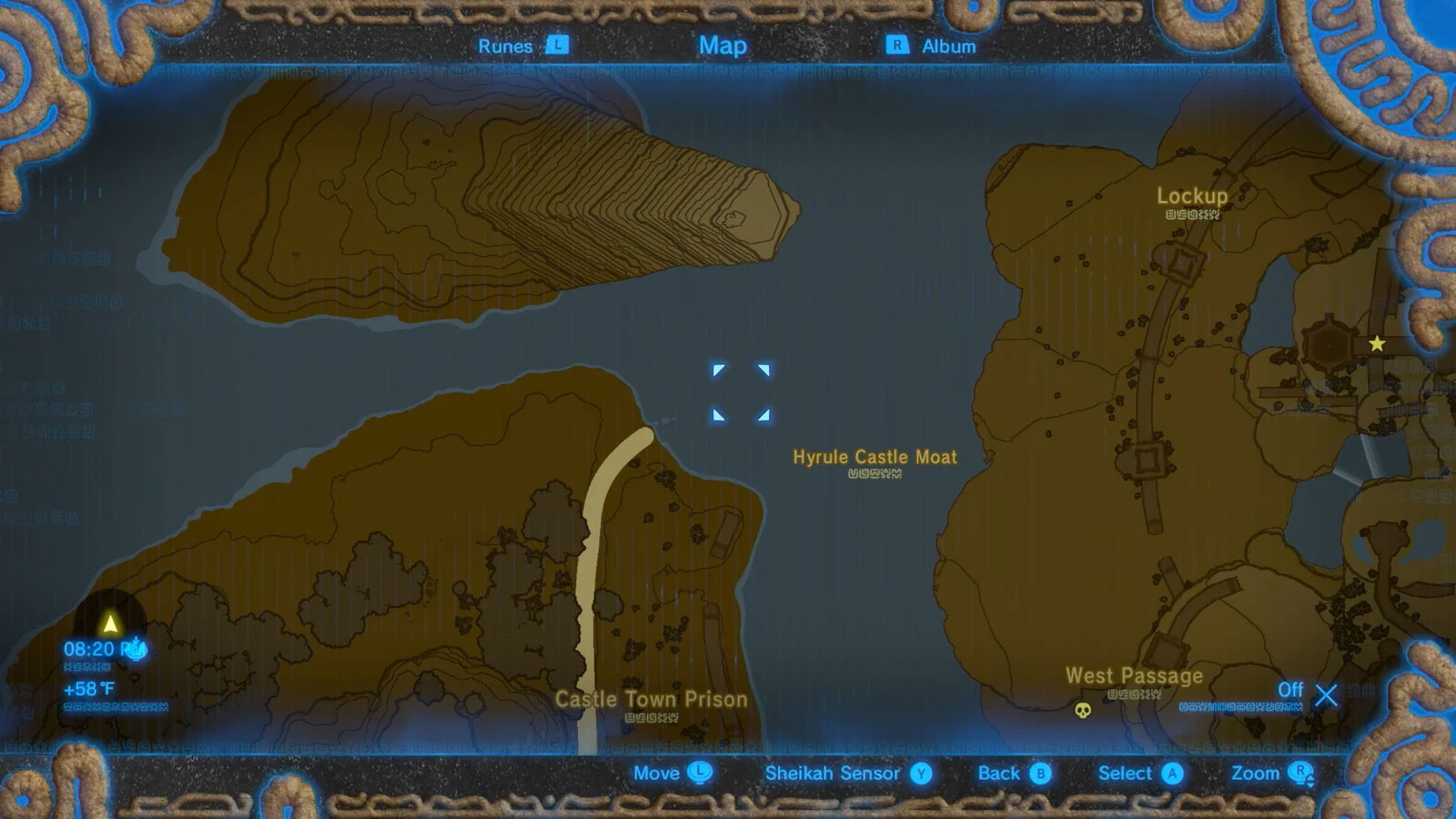The height and width of the screenshot is (819, 1456).
Task: Click the Lockup location label
Action: (x=1193, y=196)
